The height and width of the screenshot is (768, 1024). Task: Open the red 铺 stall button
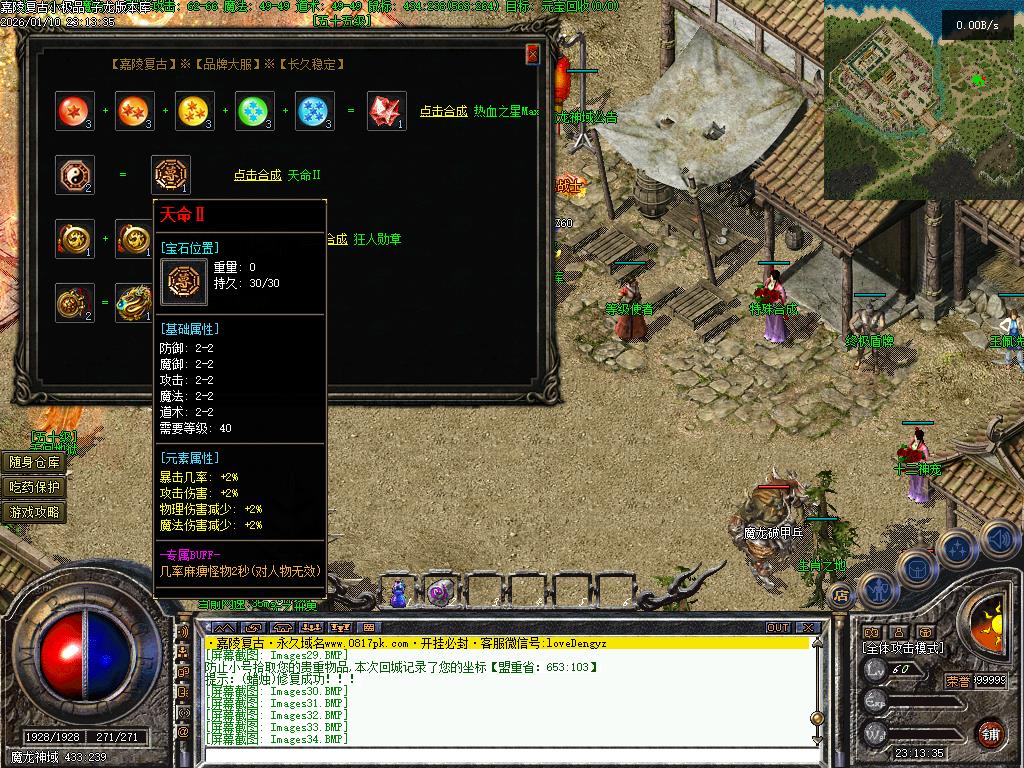point(990,732)
